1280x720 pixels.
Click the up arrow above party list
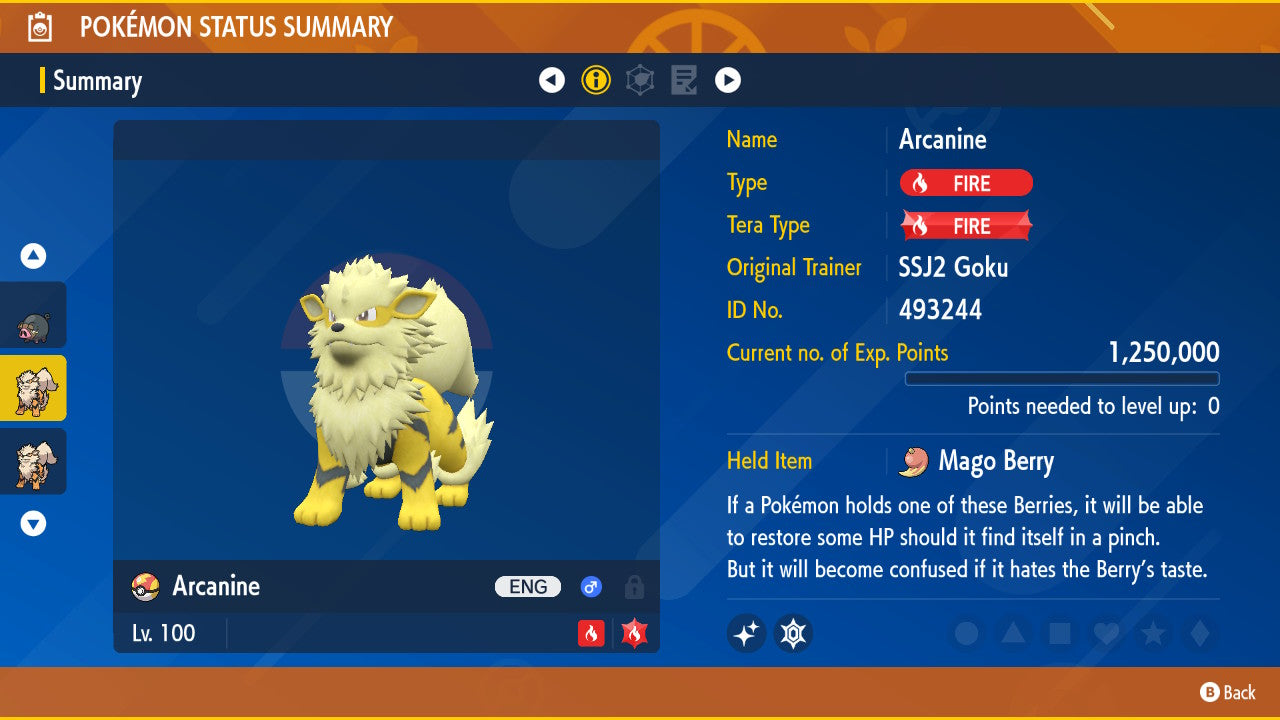(33, 256)
